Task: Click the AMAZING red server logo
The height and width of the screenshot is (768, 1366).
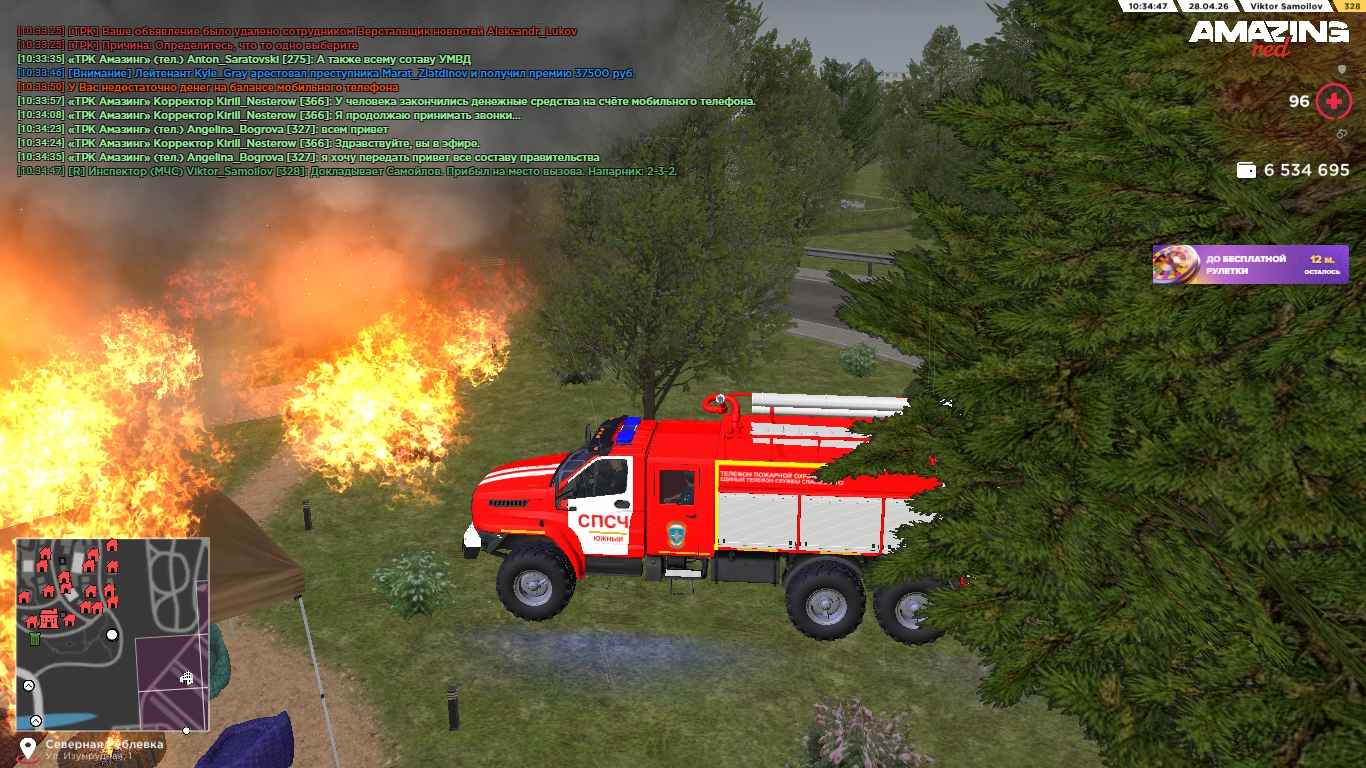Action: click(1268, 38)
